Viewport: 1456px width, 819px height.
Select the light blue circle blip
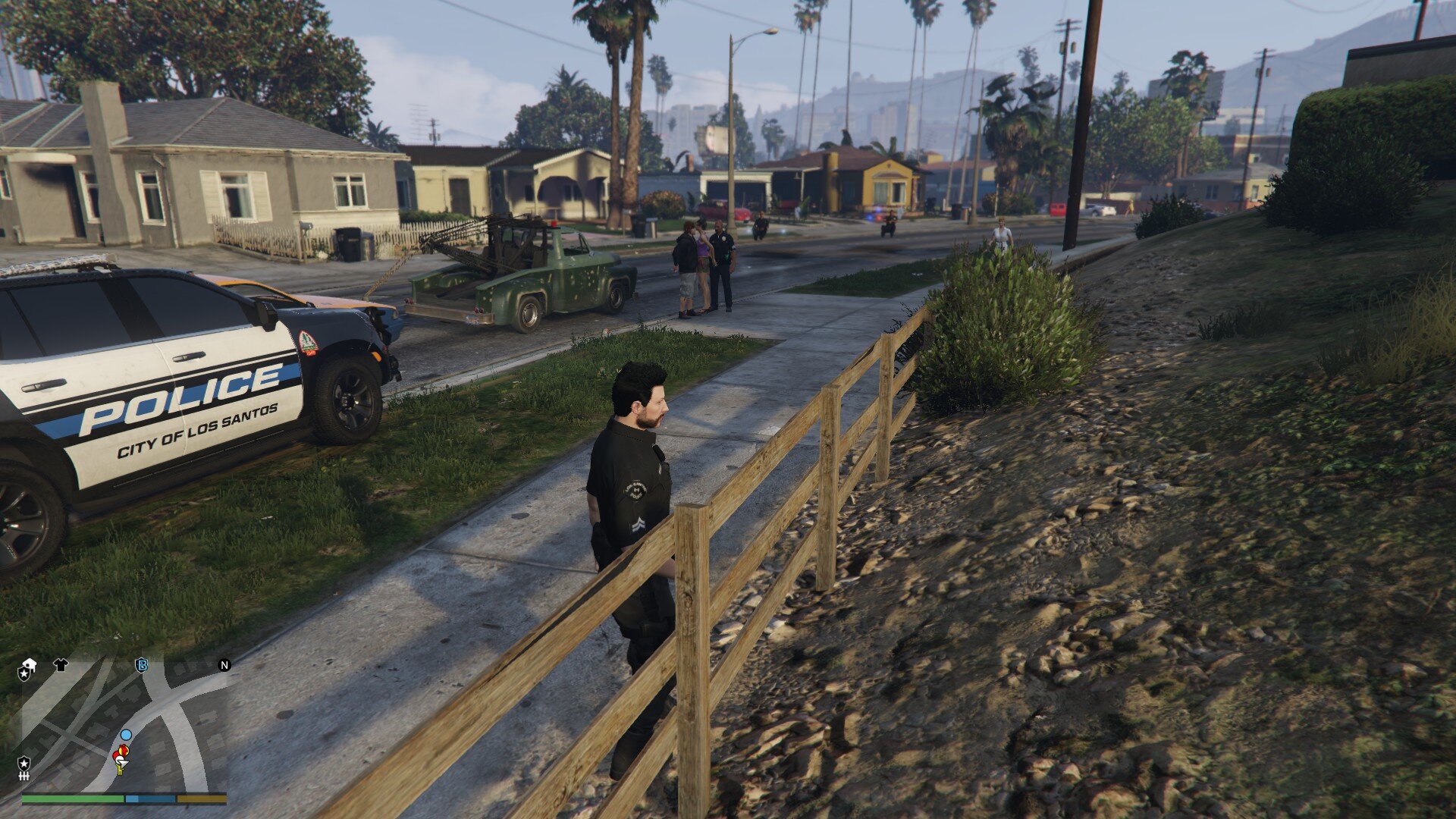[x=126, y=735]
